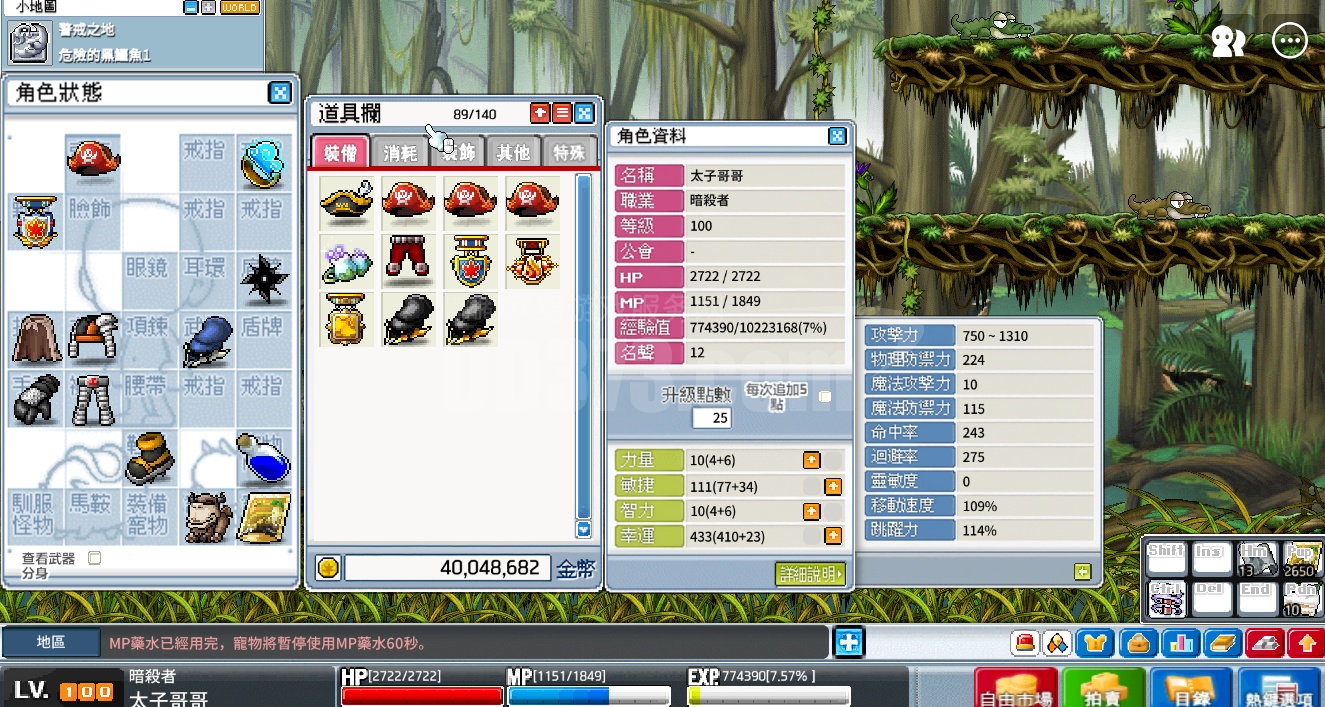The image size is (1325, 707).
Task: Toggle the 每次追加5點 checkbox
Action: coord(825,397)
